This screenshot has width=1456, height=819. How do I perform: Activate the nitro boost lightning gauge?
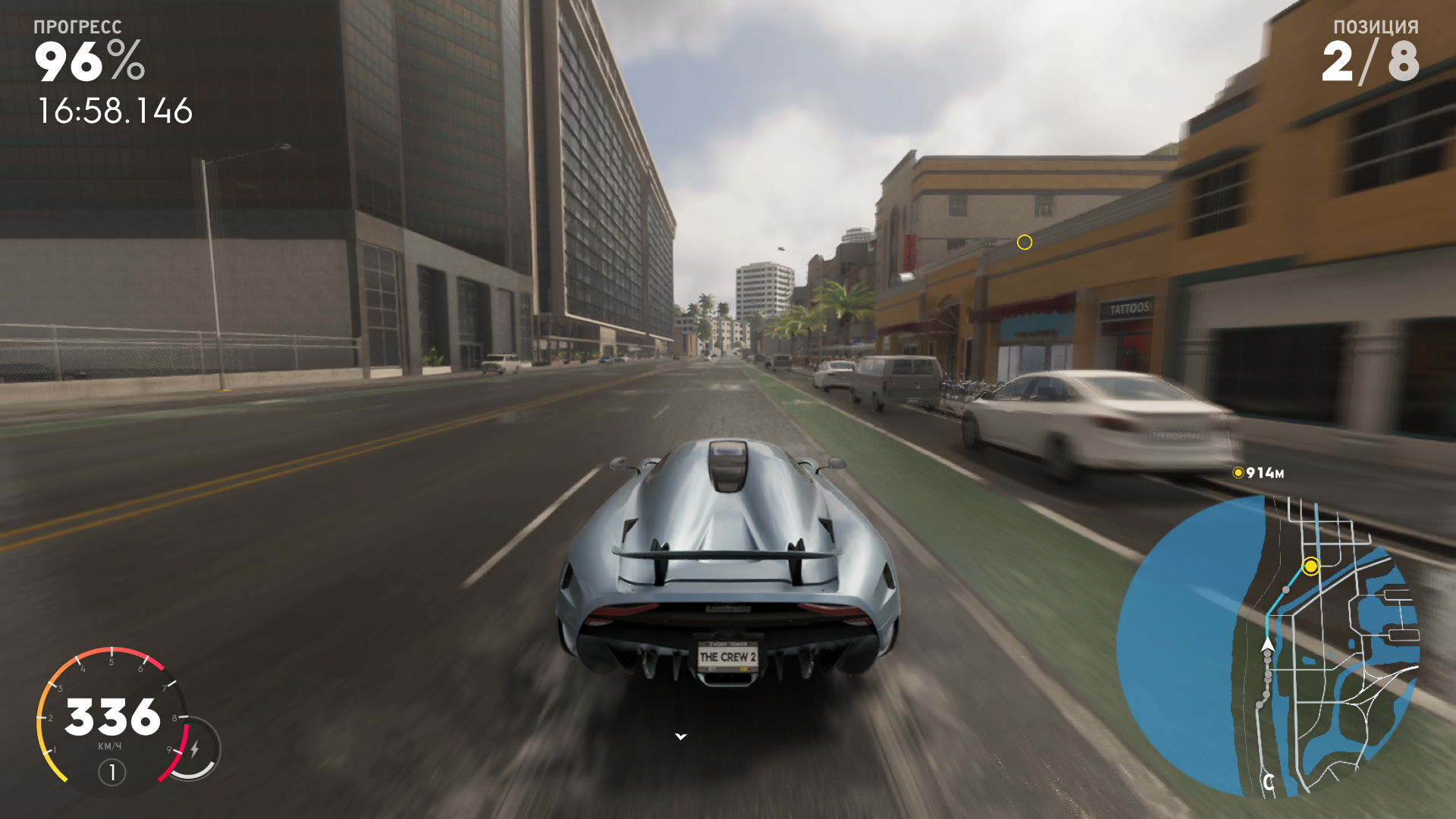click(195, 749)
